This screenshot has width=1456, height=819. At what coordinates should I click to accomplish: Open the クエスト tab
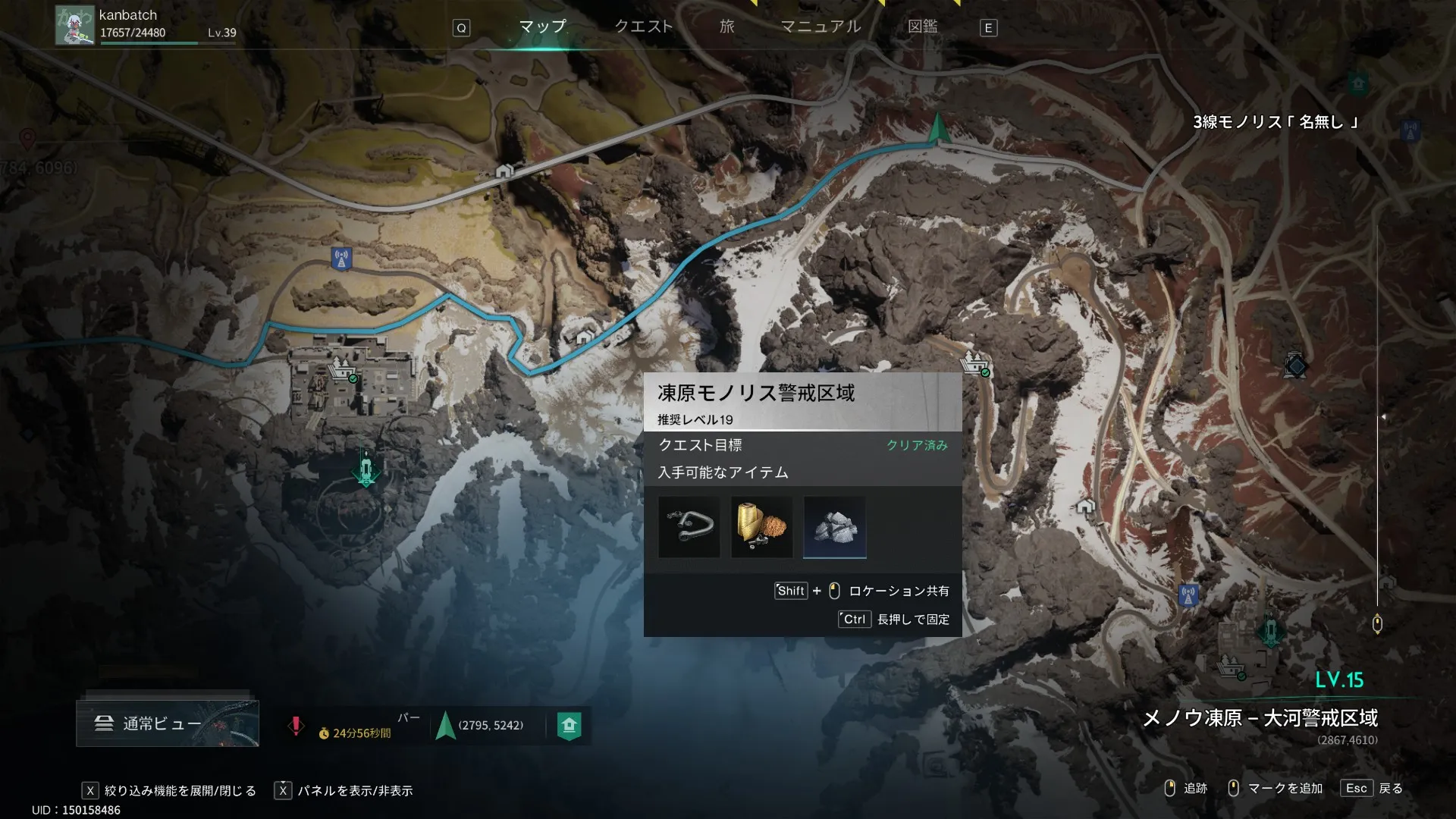point(643,27)
